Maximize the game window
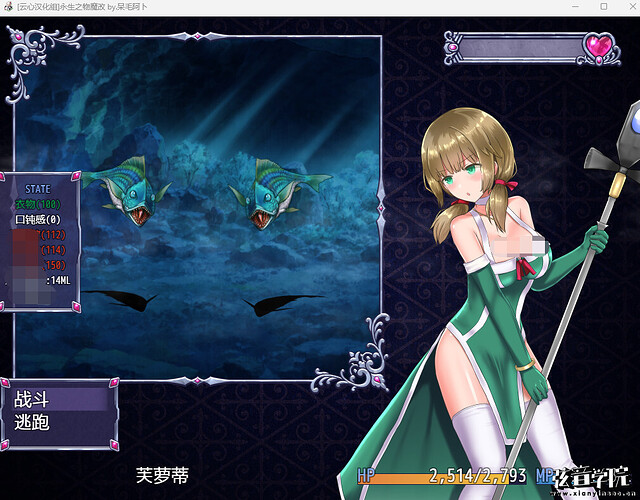640x500 pixels. [603, 6]
